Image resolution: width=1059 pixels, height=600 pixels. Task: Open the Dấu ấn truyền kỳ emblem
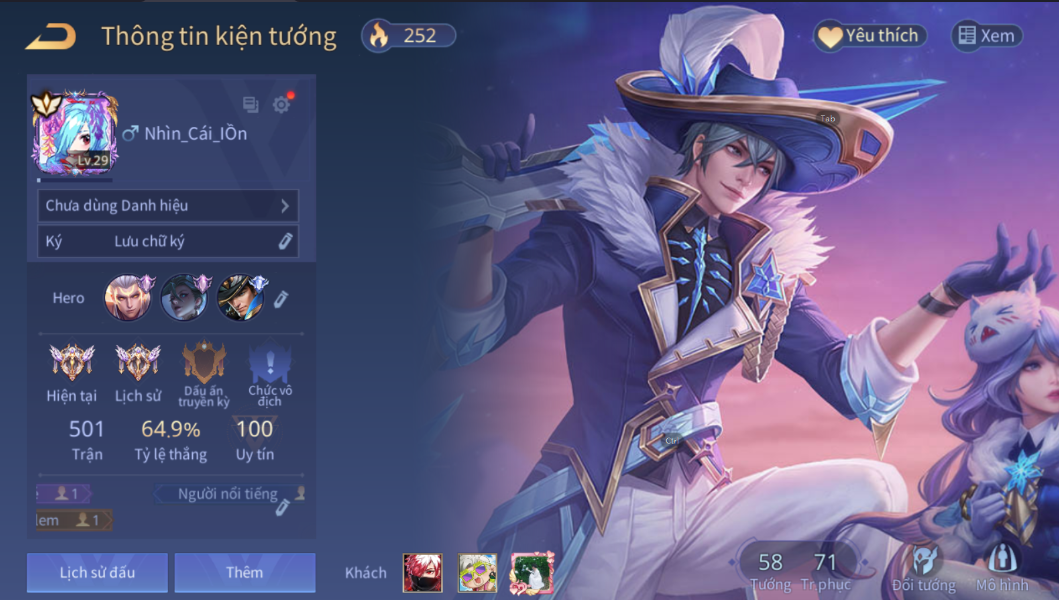pyautogui.click(x=204, y=364)
